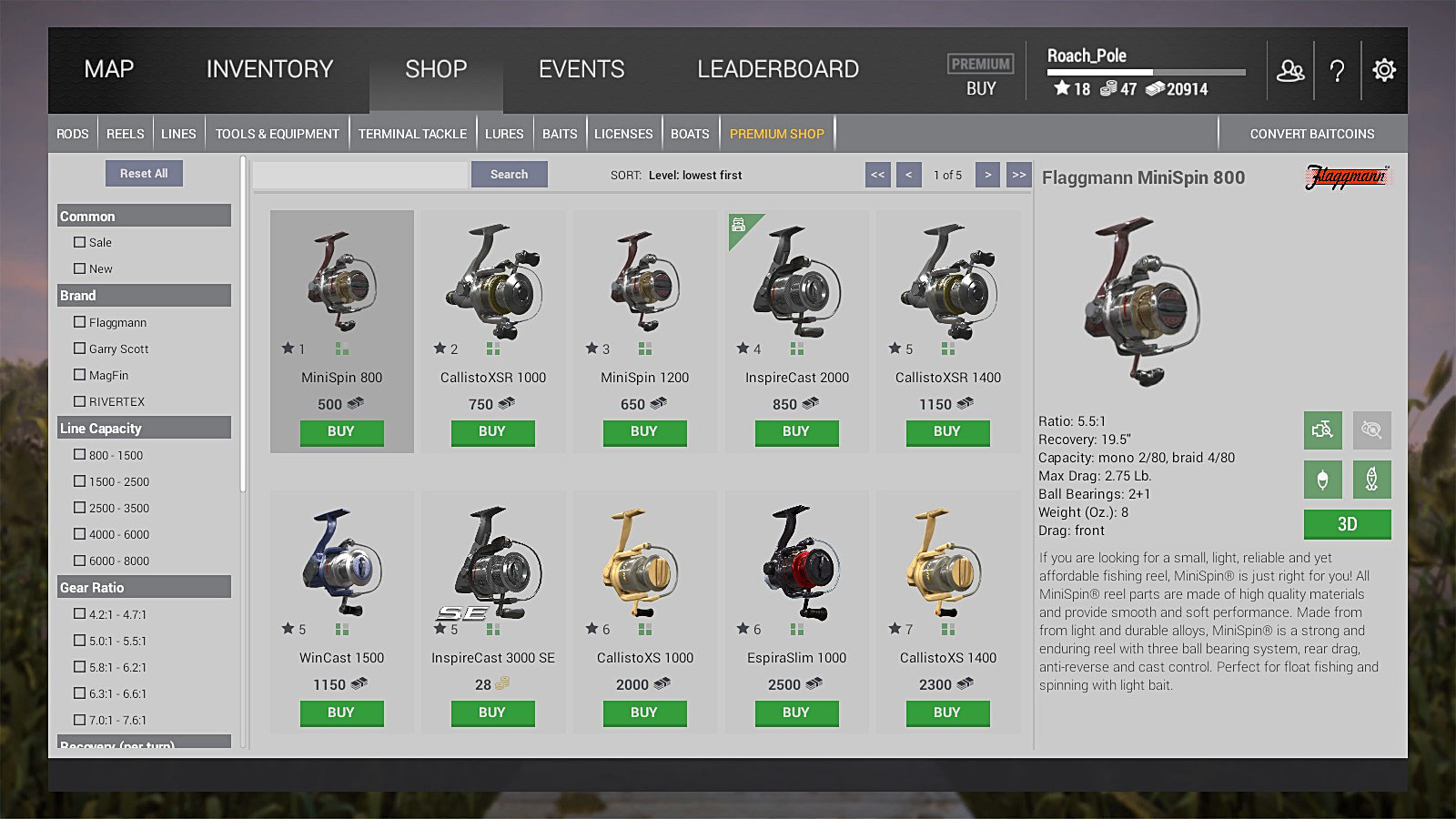Change the sort order dropdown
The width and height of the screenshot is (1456, 819).
(694, 176)
